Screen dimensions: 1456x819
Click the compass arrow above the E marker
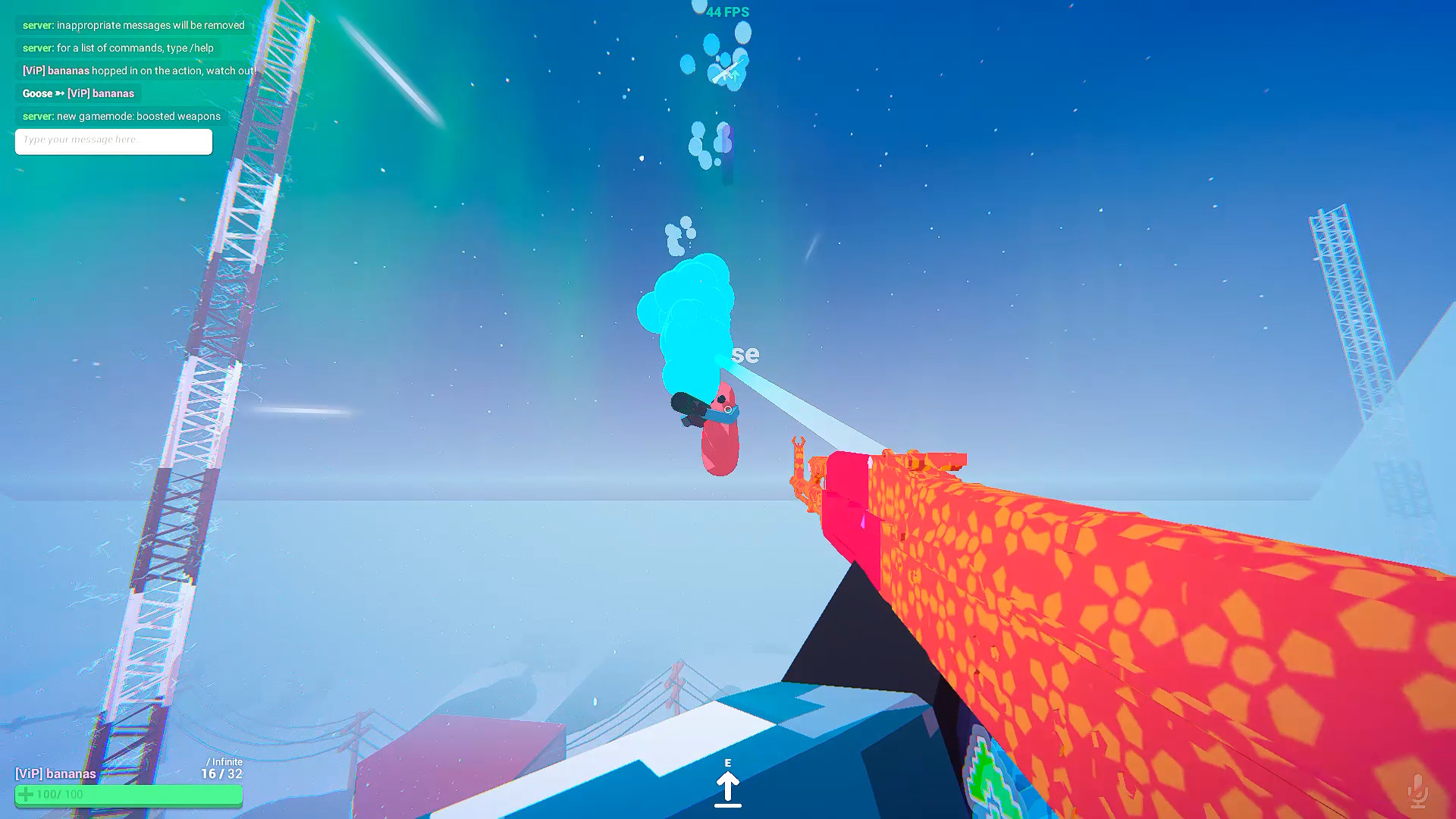pyautogui.click(x=729, y=785)
